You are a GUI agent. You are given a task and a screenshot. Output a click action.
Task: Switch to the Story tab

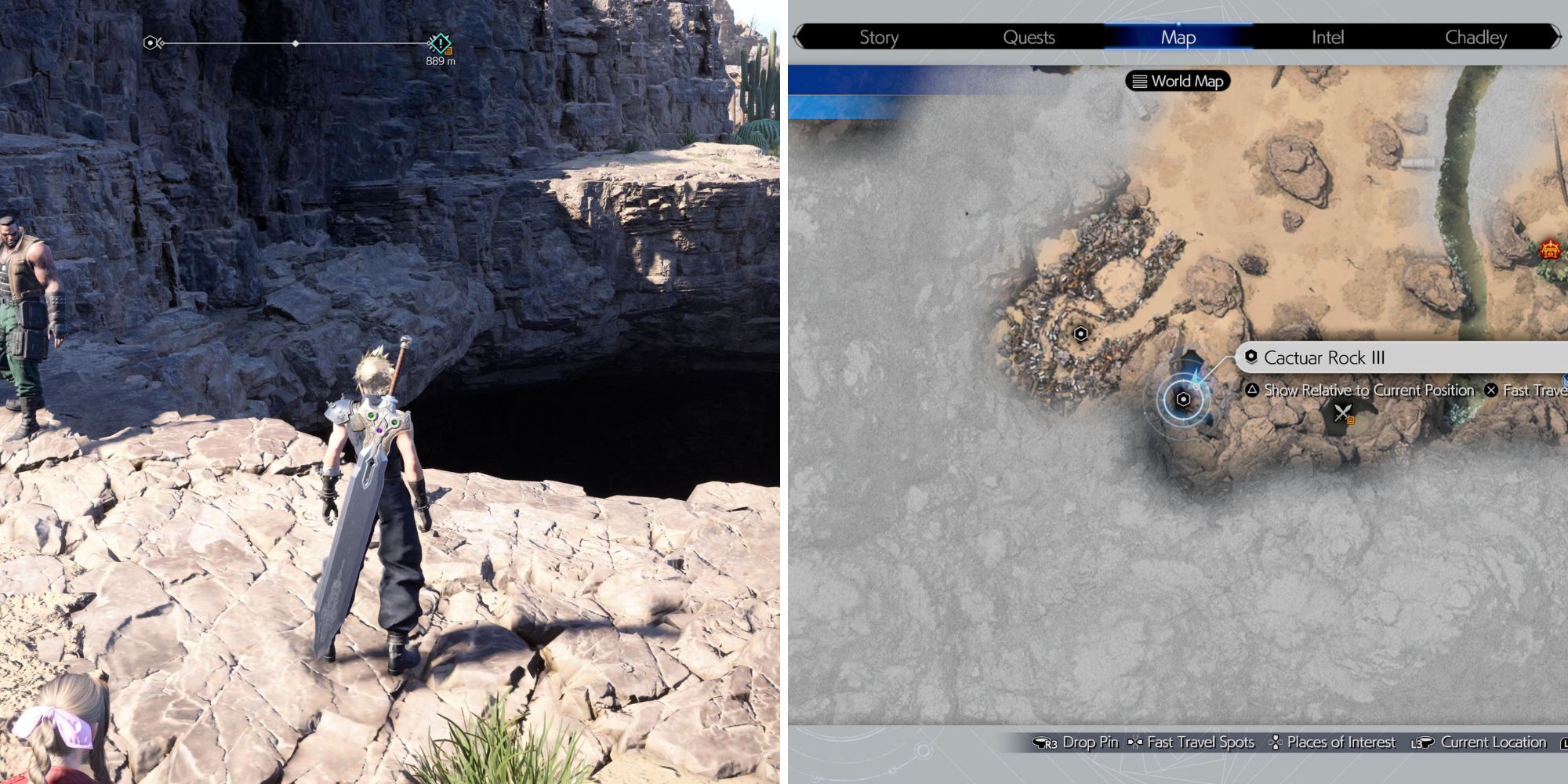[x=878, y=37]
